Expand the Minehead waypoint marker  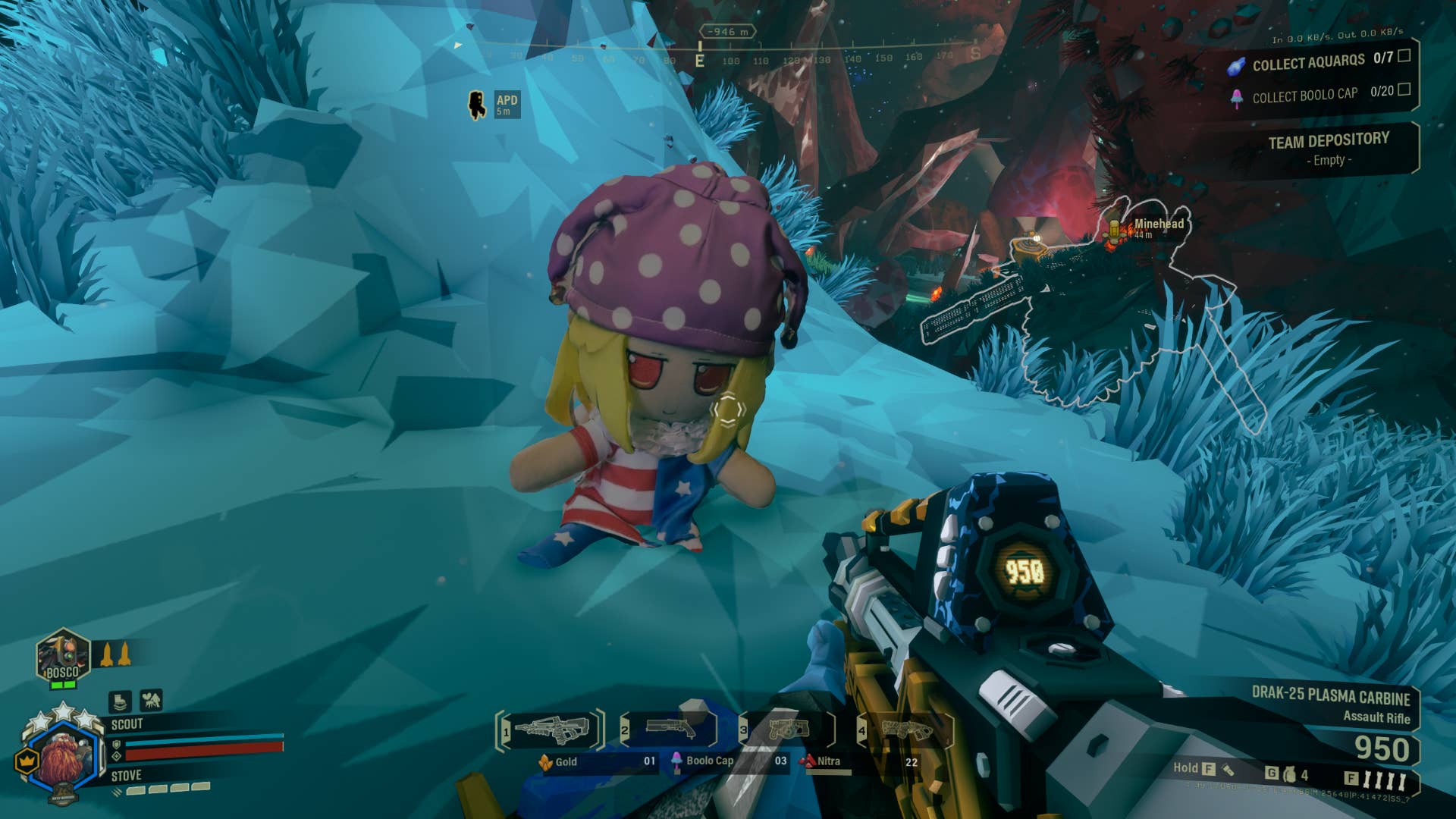point(1155,224)
